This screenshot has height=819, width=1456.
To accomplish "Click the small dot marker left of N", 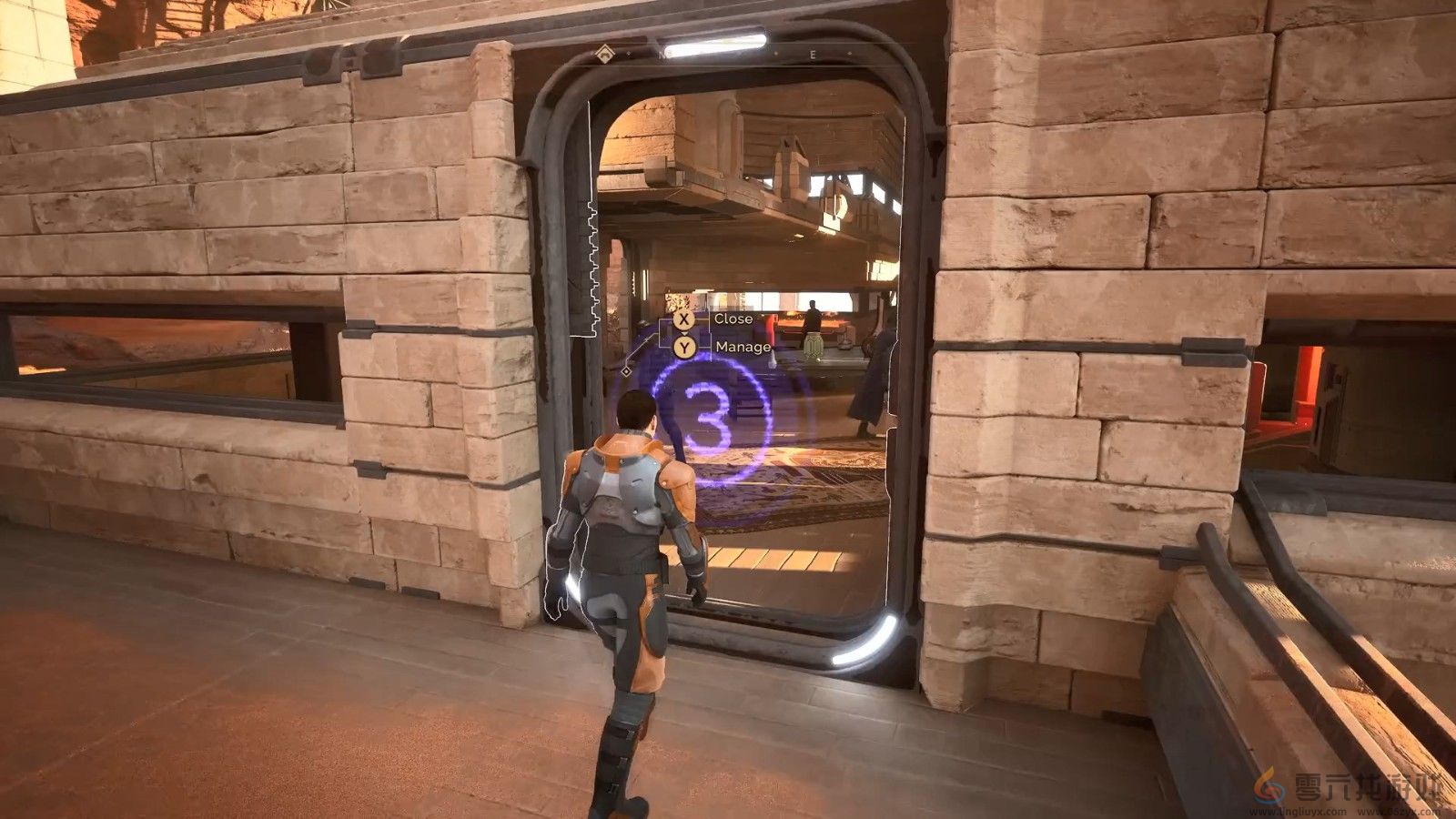I will tap(629, 54).
